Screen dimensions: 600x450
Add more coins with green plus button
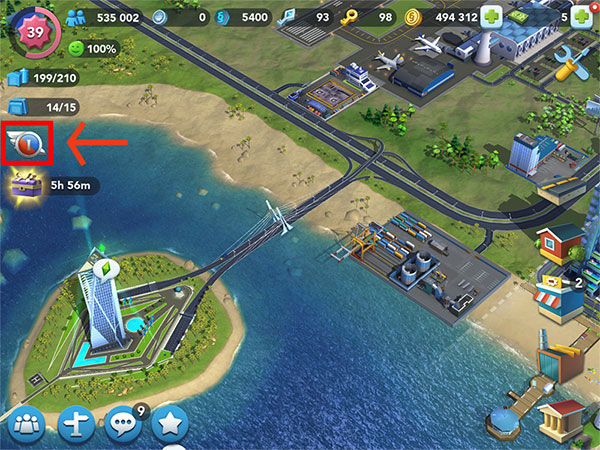[492, 17]
